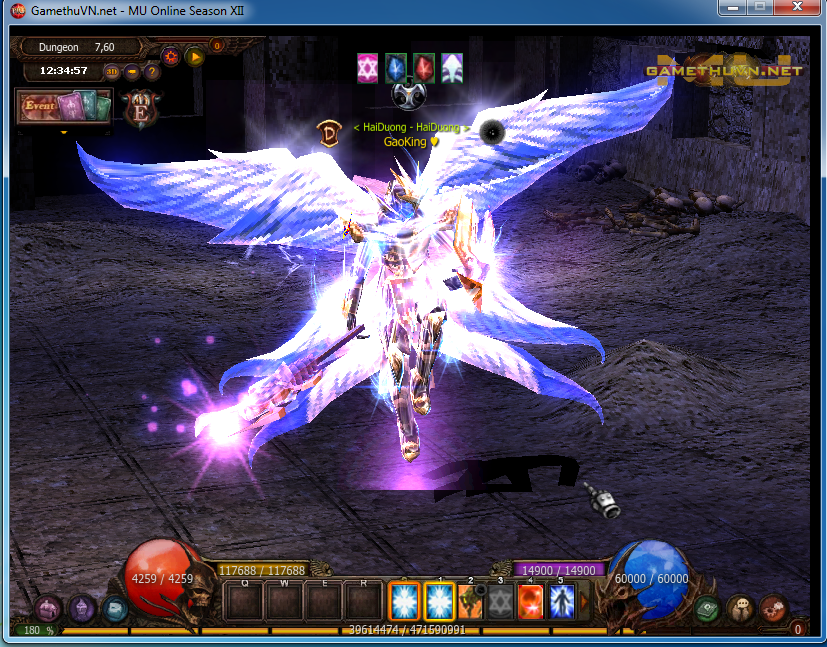The image size is (827, 647).
Task: Click the yellow arrow button beside 3D
Action: pos(132,72)
